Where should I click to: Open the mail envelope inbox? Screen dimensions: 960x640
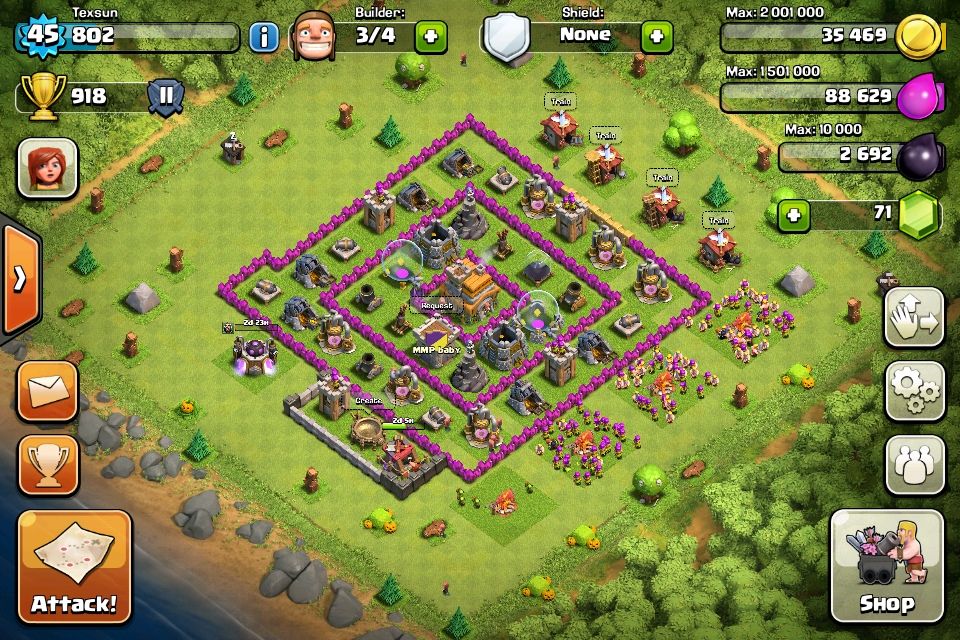(x=47, y=391)
